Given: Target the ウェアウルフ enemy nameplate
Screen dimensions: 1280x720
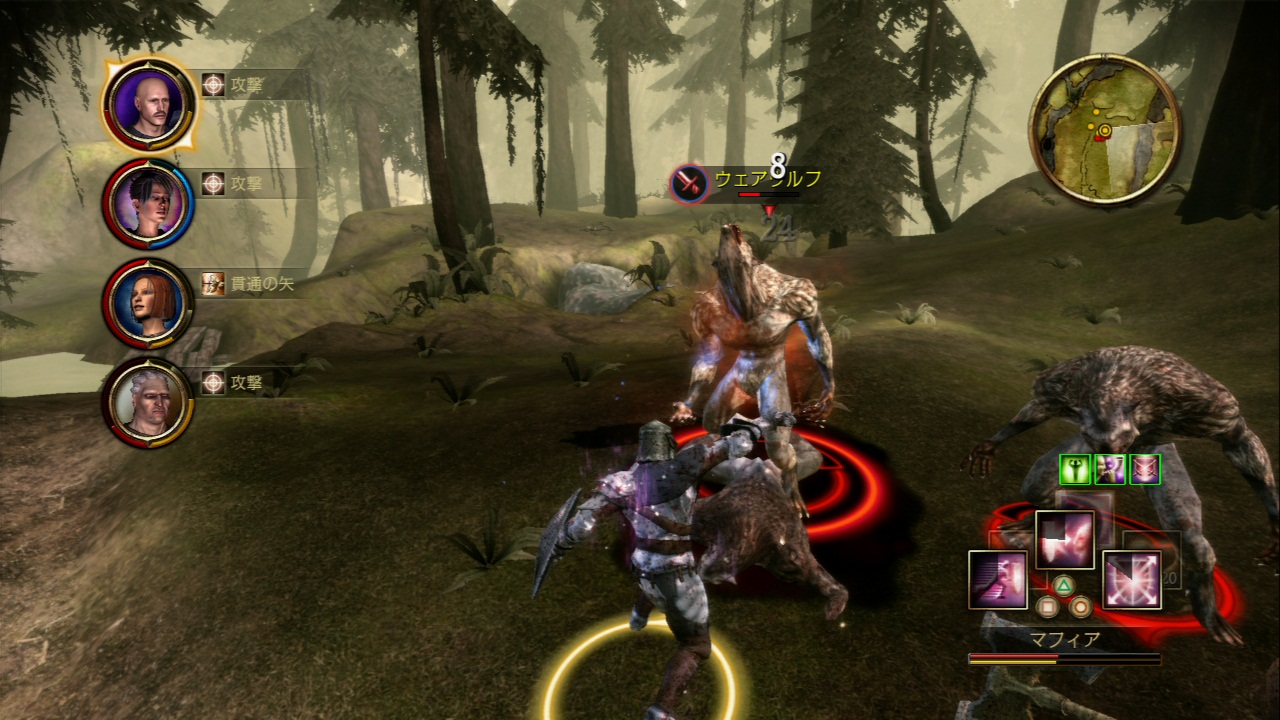Looking at the screenshot, I should click(x=747, y=182).
